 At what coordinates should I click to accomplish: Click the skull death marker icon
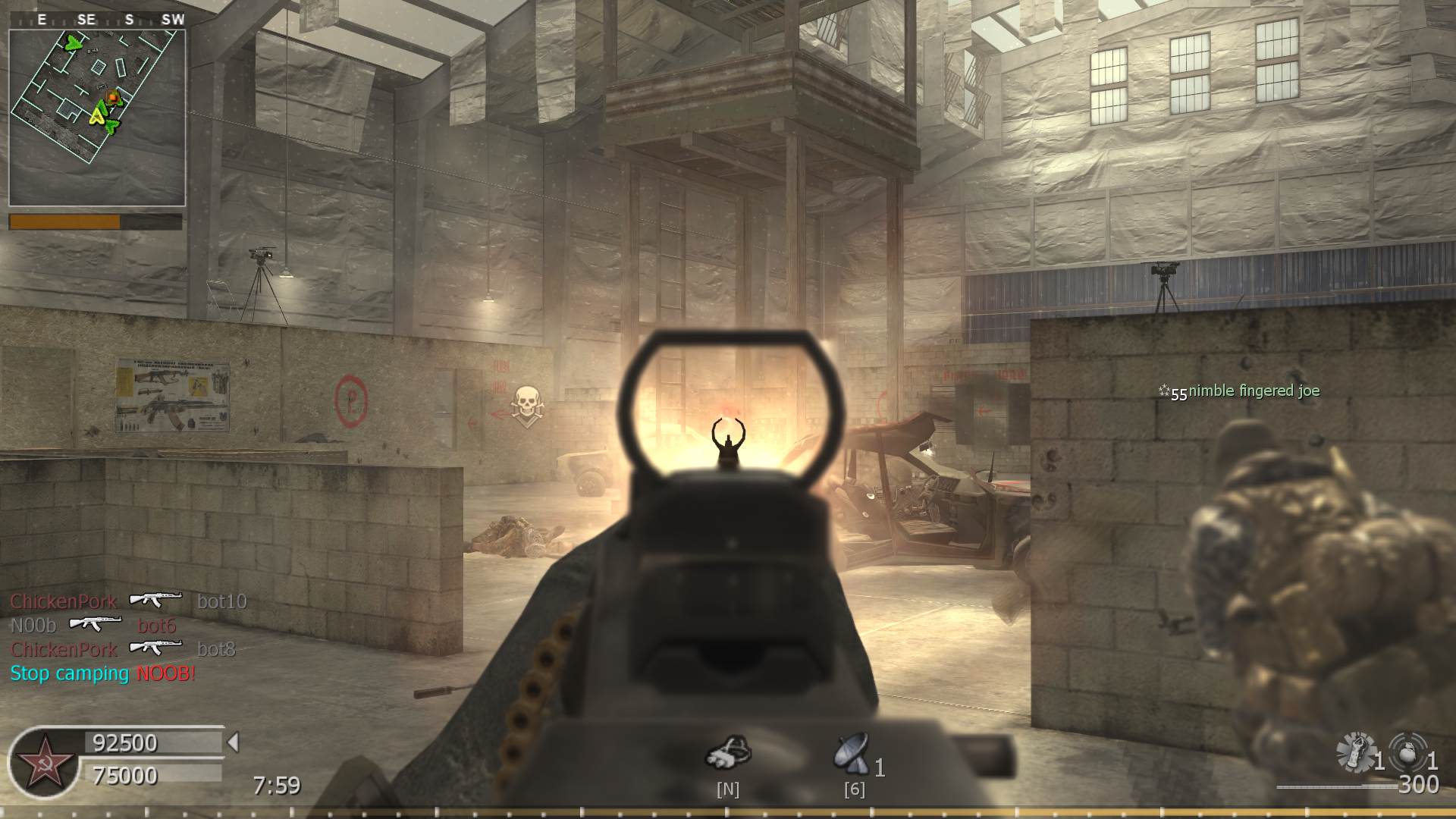pos(527,404)
